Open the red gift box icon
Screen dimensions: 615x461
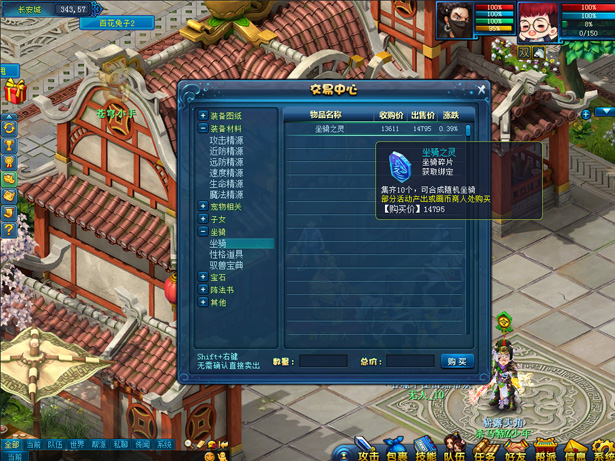(13, 92)
